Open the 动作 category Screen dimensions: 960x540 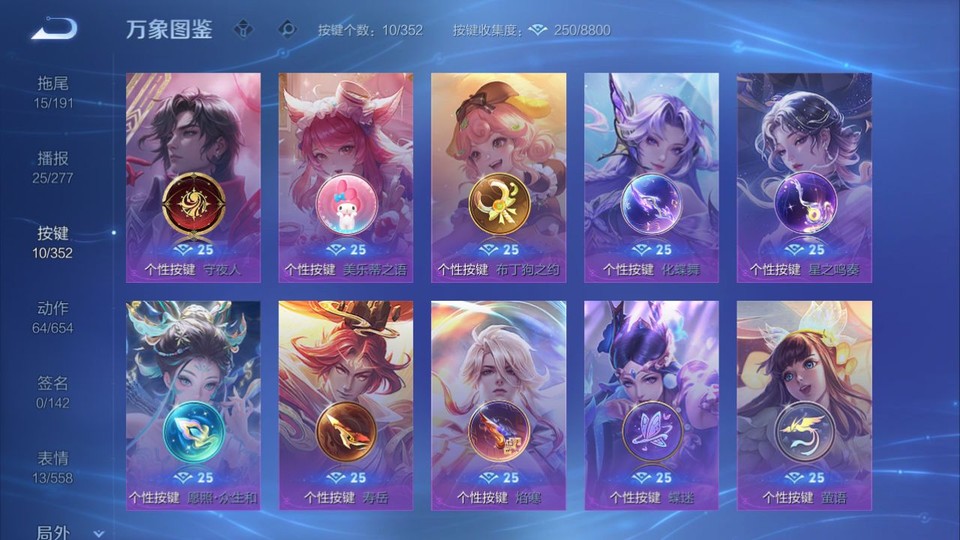53,317
